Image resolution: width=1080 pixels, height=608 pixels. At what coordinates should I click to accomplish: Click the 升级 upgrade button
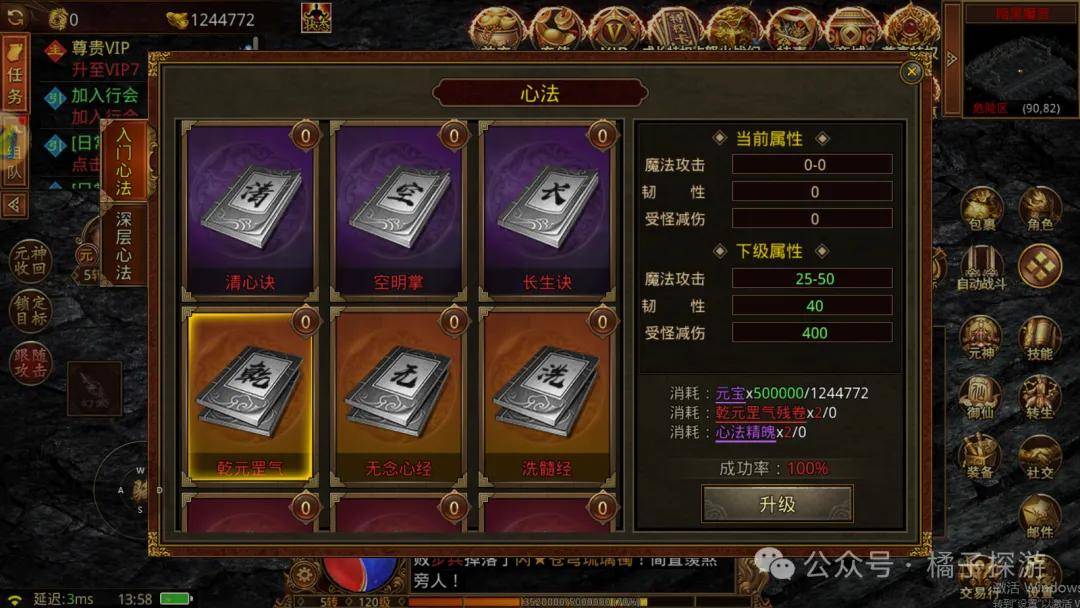(777, 504)
